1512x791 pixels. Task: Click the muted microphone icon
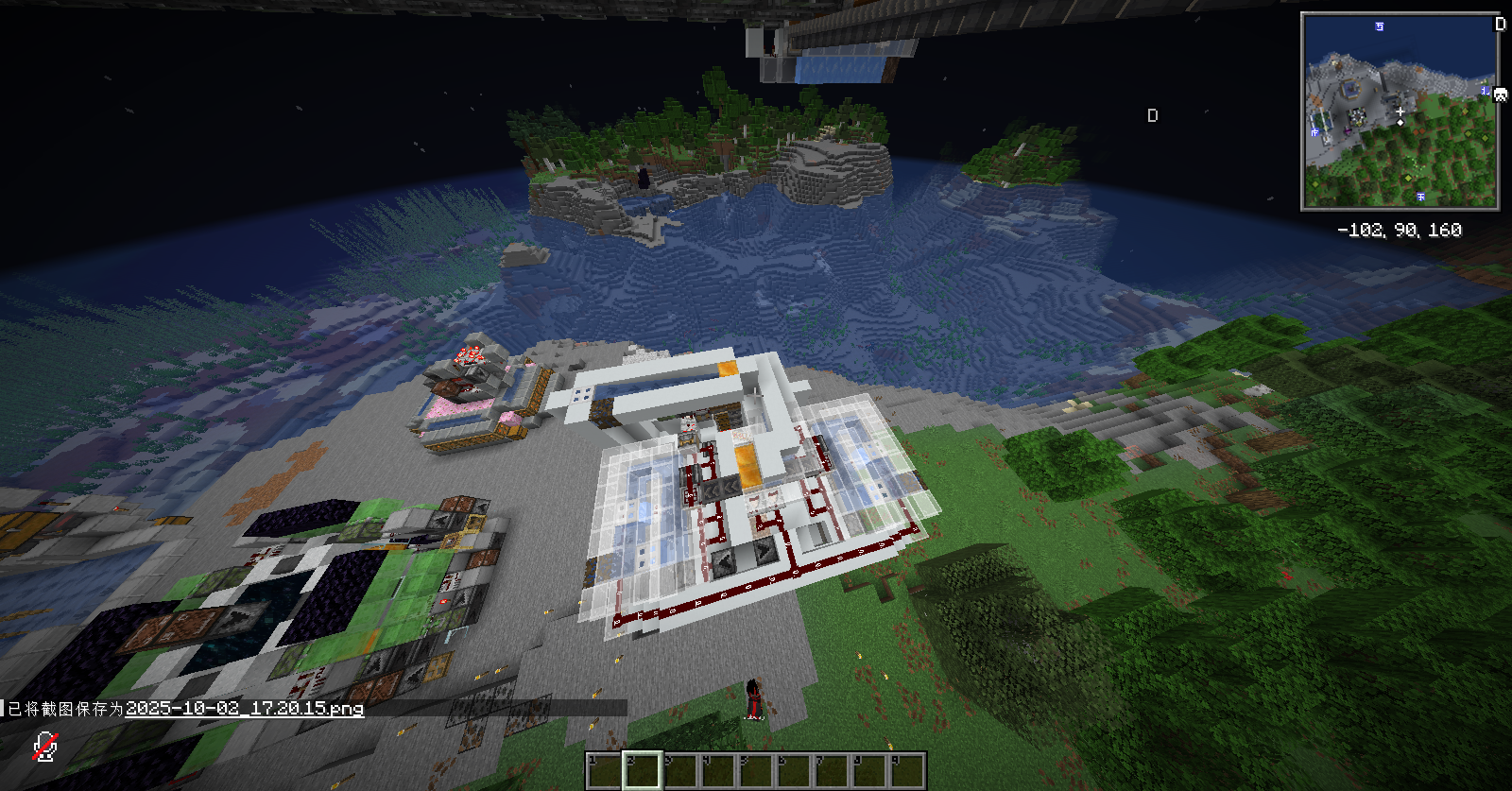(x=44, y=747)
